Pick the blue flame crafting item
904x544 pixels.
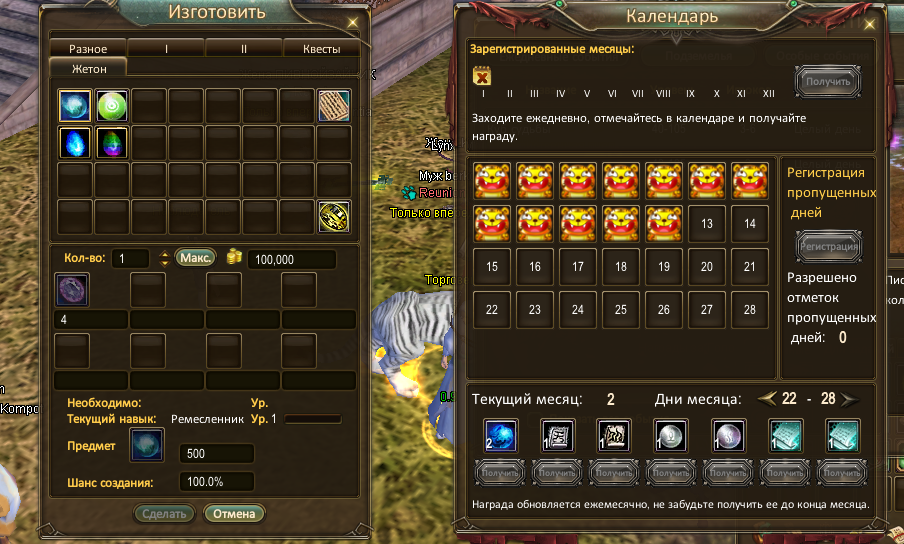[75, 142]
